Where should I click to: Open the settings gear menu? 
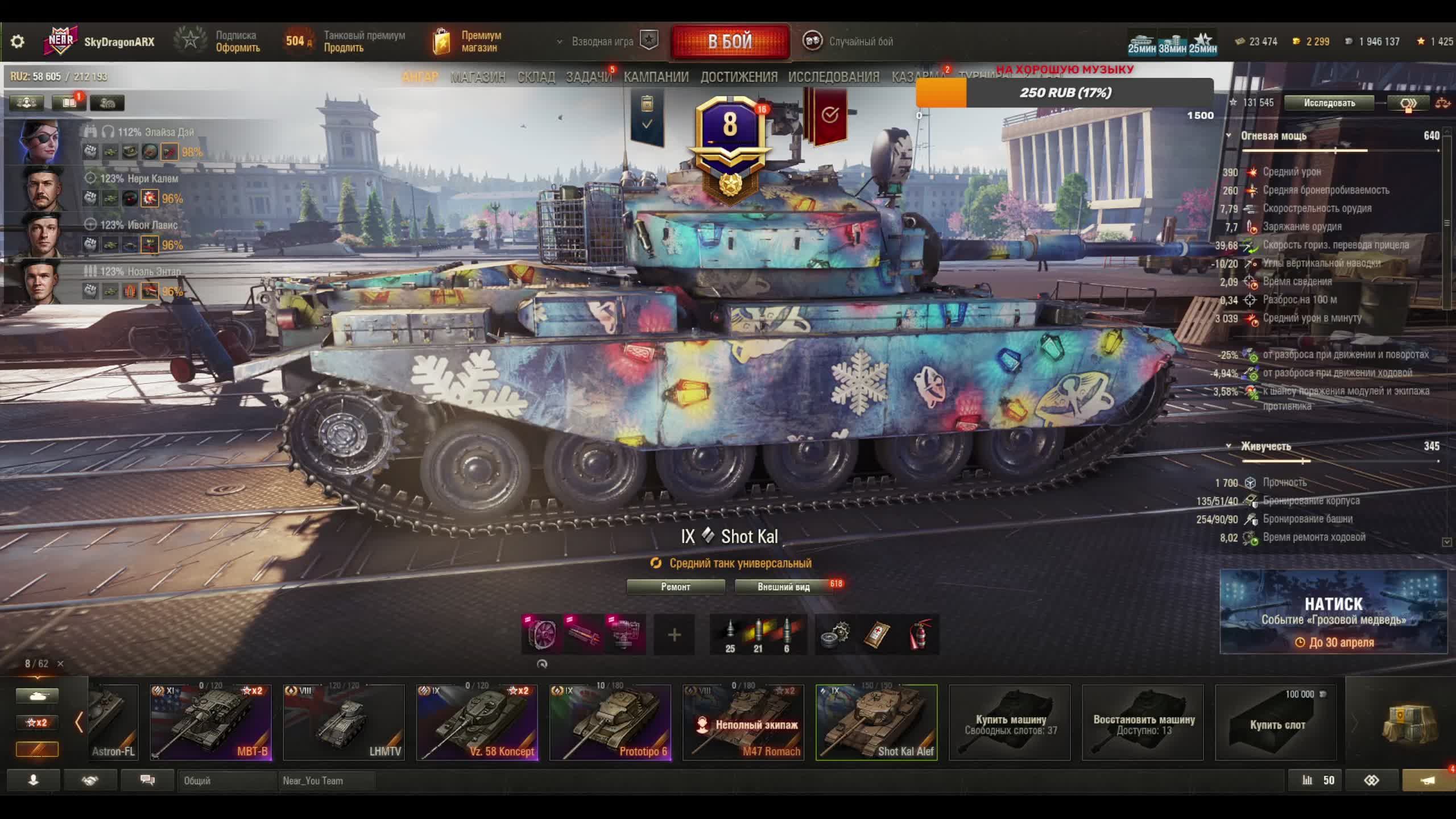tap(18, 42)
